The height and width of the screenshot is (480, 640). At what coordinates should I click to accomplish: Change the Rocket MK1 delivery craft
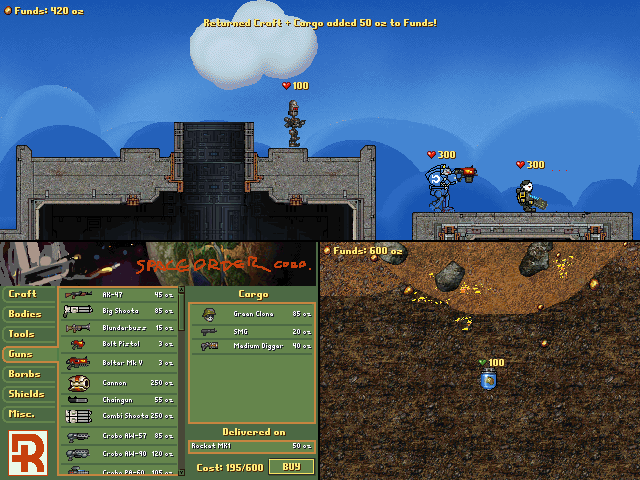[x=252, y=446]
